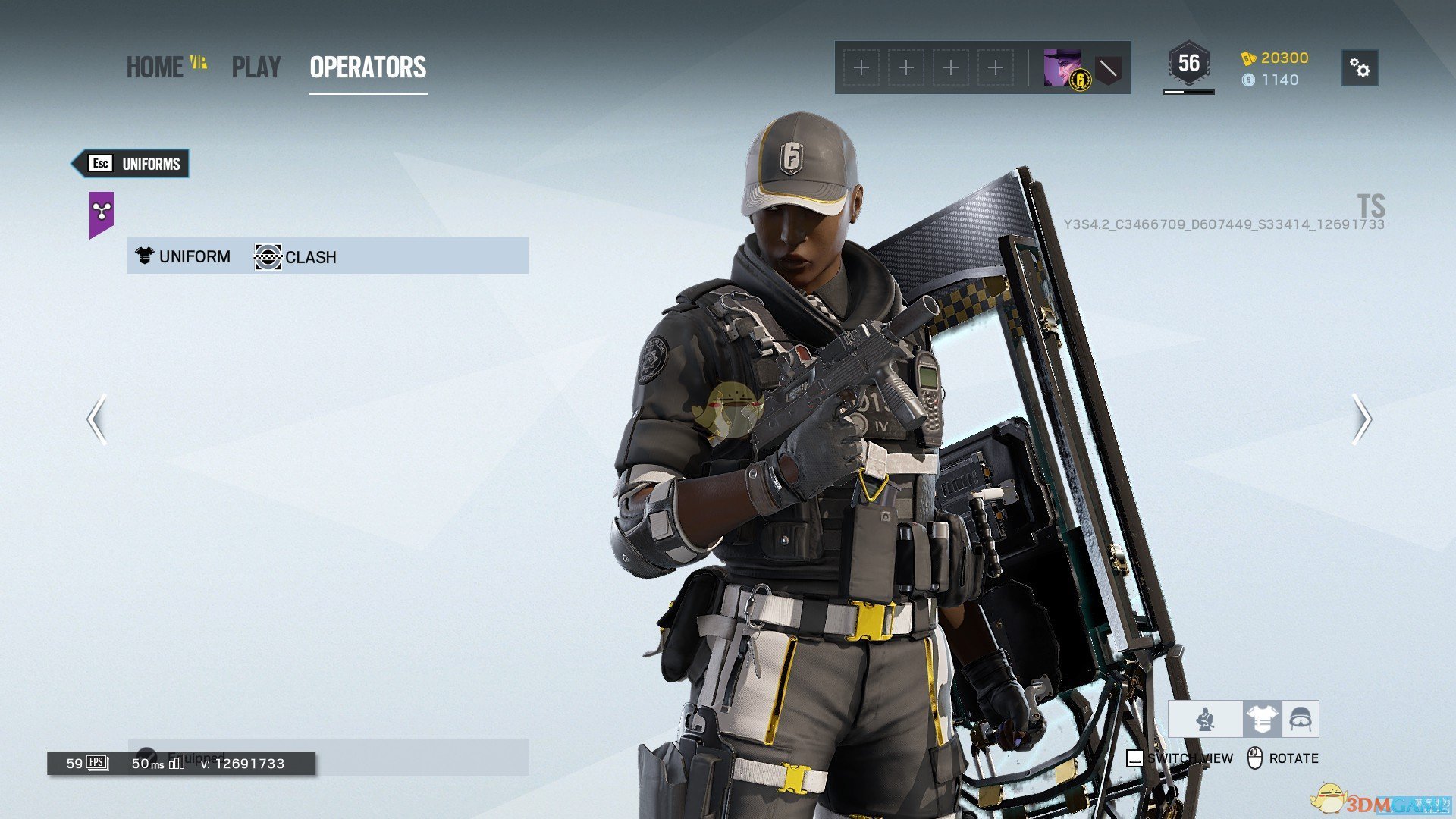Switch to the PLAY tab
Image resolution: width=1456 pixels, height=819 pixels.
point(256,67)
